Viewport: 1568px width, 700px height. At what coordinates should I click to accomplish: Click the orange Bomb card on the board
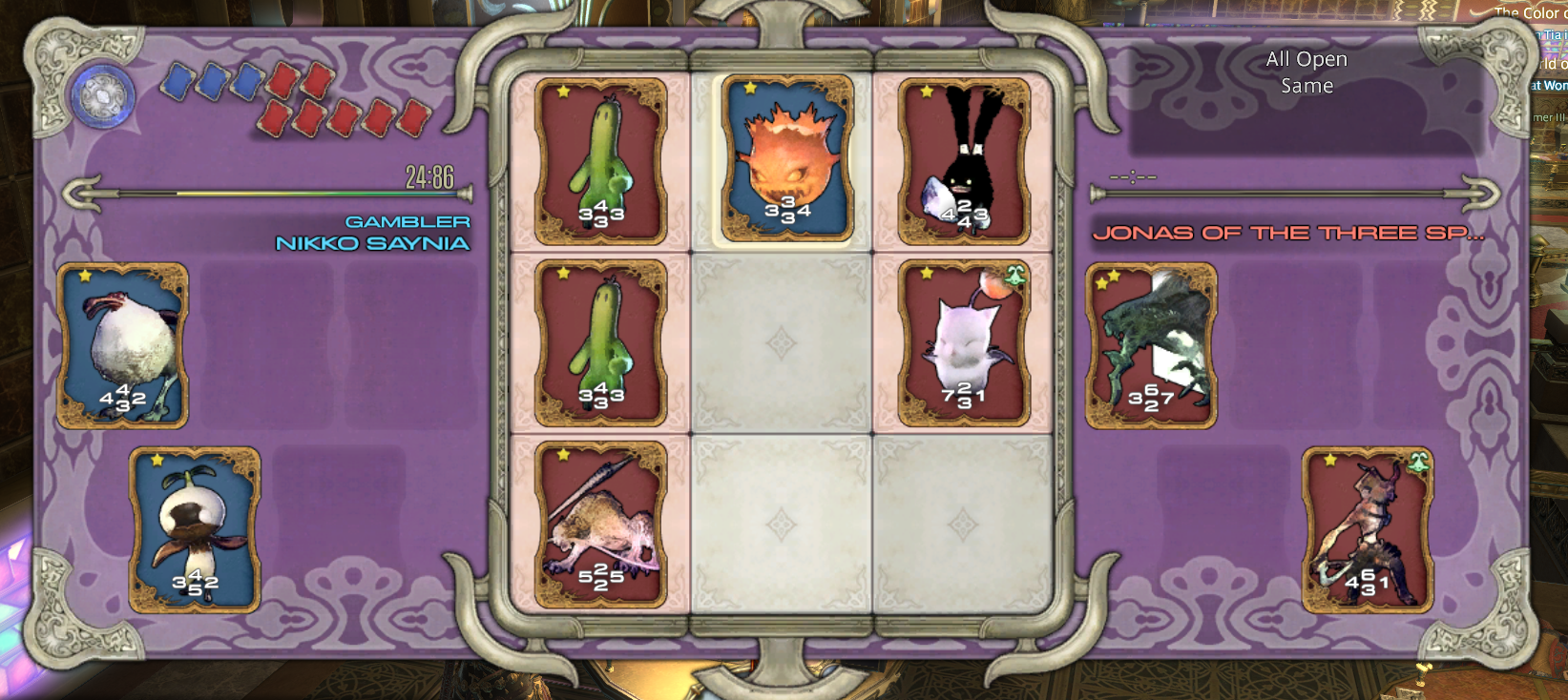click(786, 159)
